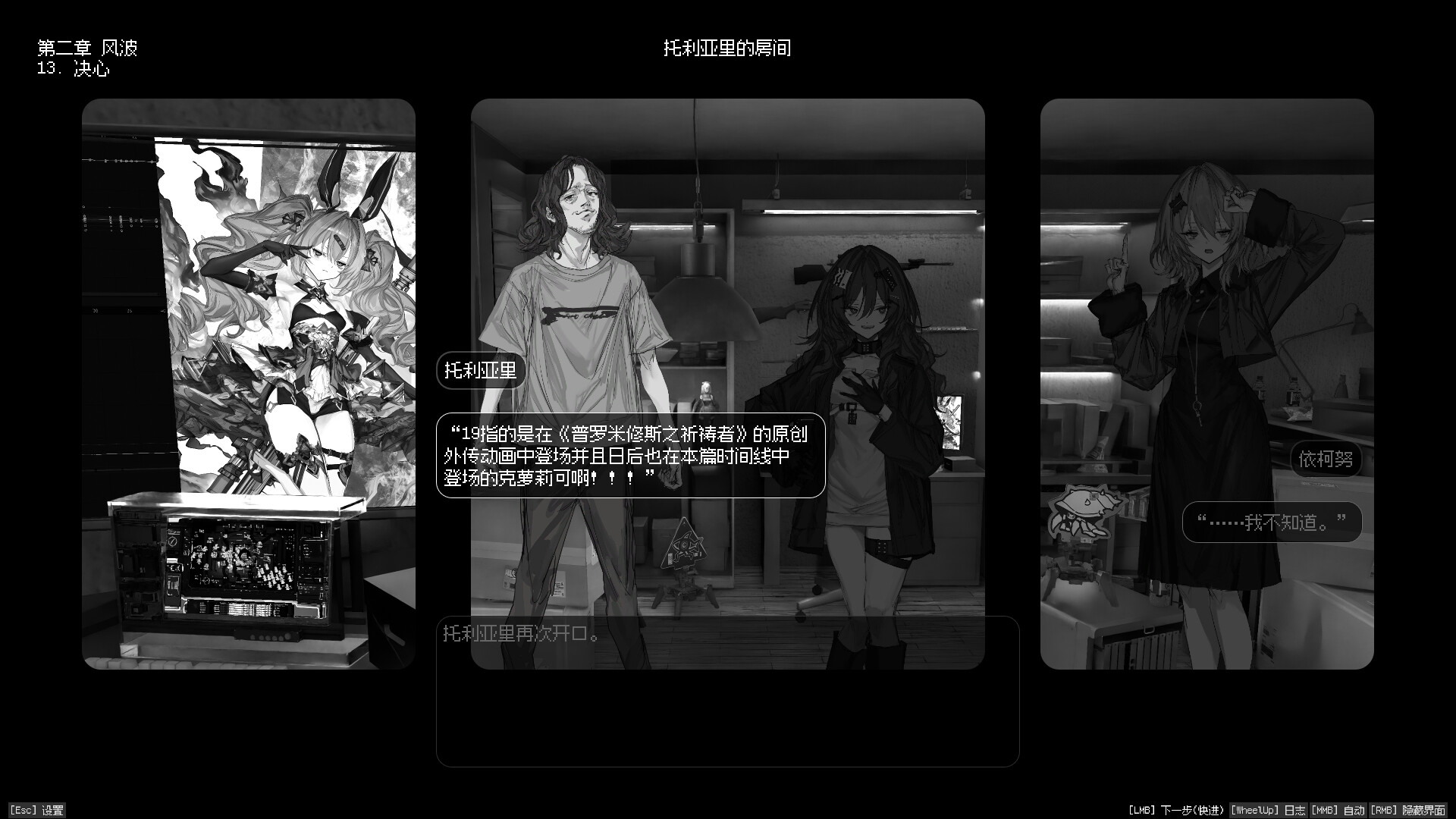Click the location header 托利亚里的房间
Screen dimensions: 1456x819
point(727,47)
